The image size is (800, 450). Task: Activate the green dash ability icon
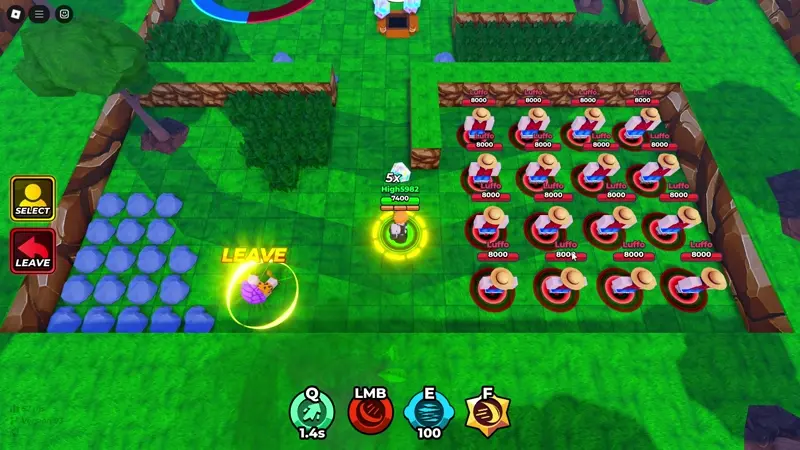pos(312,410)
